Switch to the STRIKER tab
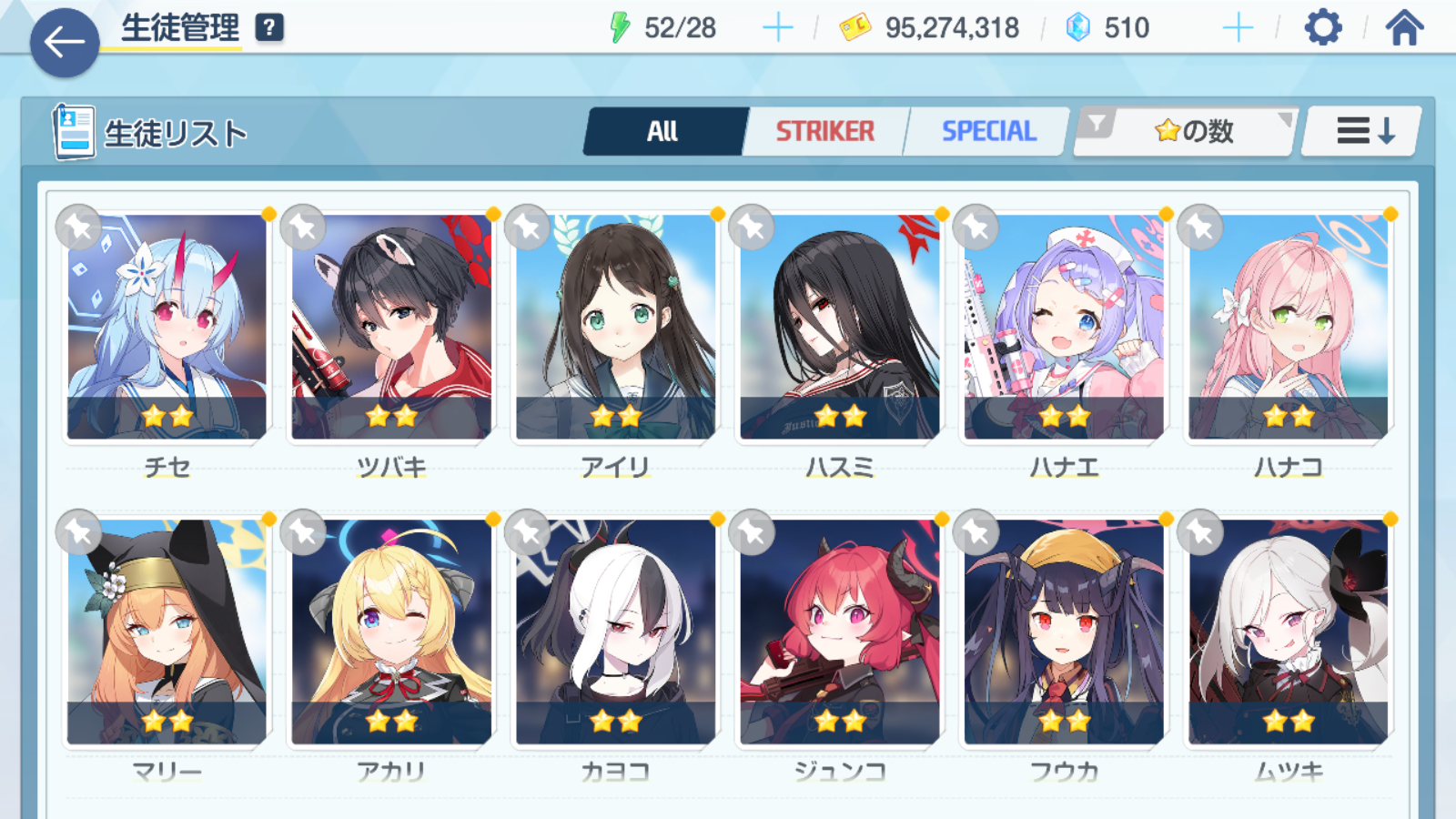 pyautogui.click(x=824, y=132)
